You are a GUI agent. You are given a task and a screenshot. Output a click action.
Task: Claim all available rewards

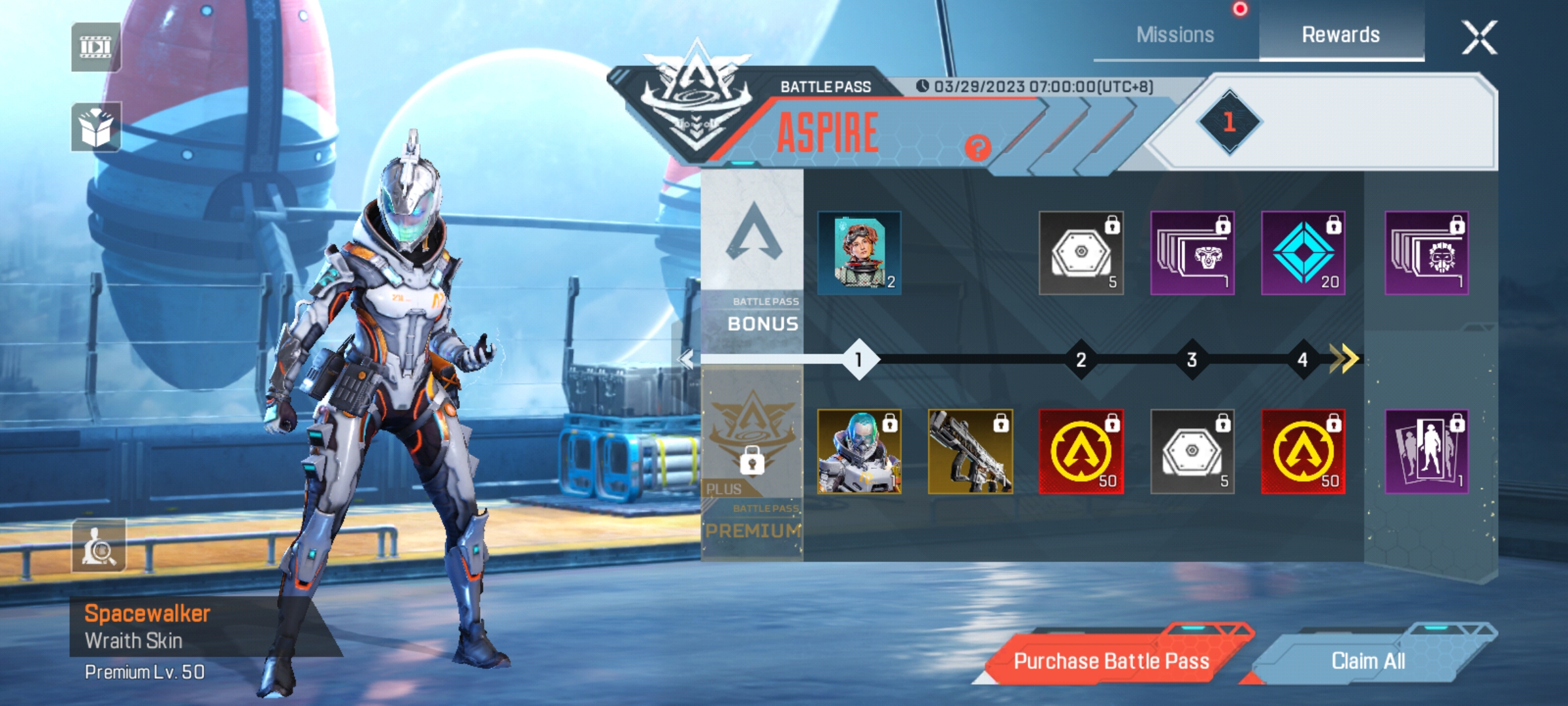1368,661
